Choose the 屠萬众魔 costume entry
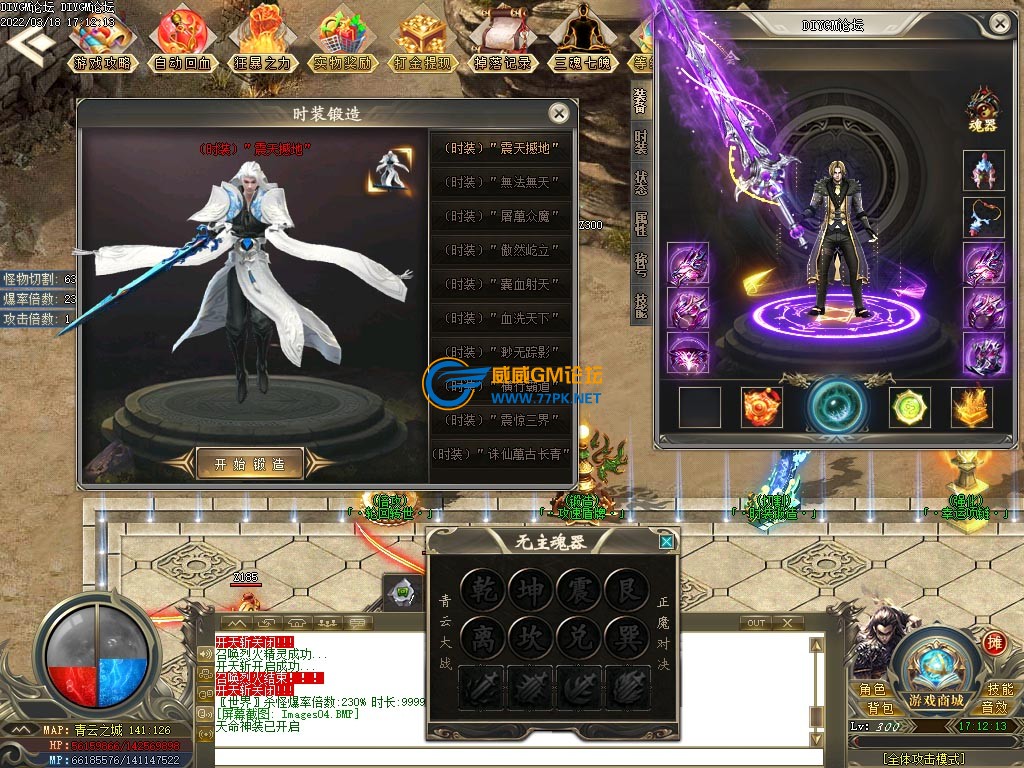The width and height of the screenshot is (1024, 768). pyautogui.click(x=500, y=216)
